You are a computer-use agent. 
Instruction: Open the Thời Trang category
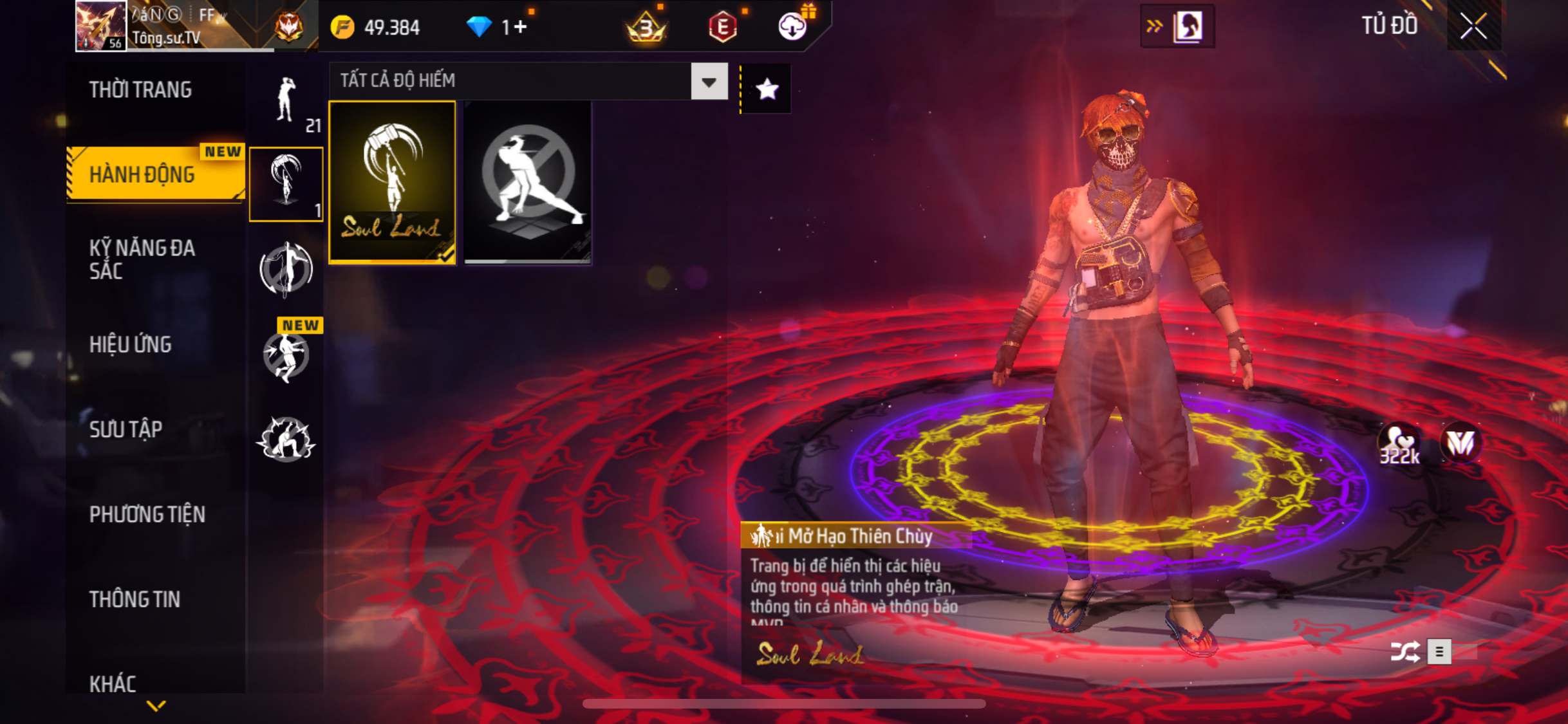[140, 90]
